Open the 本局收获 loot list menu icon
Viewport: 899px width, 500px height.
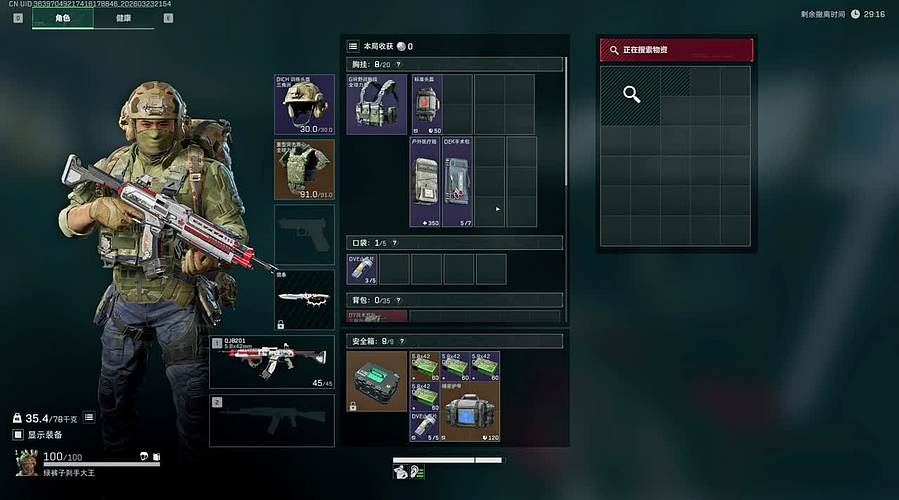(x=353, y=46)
